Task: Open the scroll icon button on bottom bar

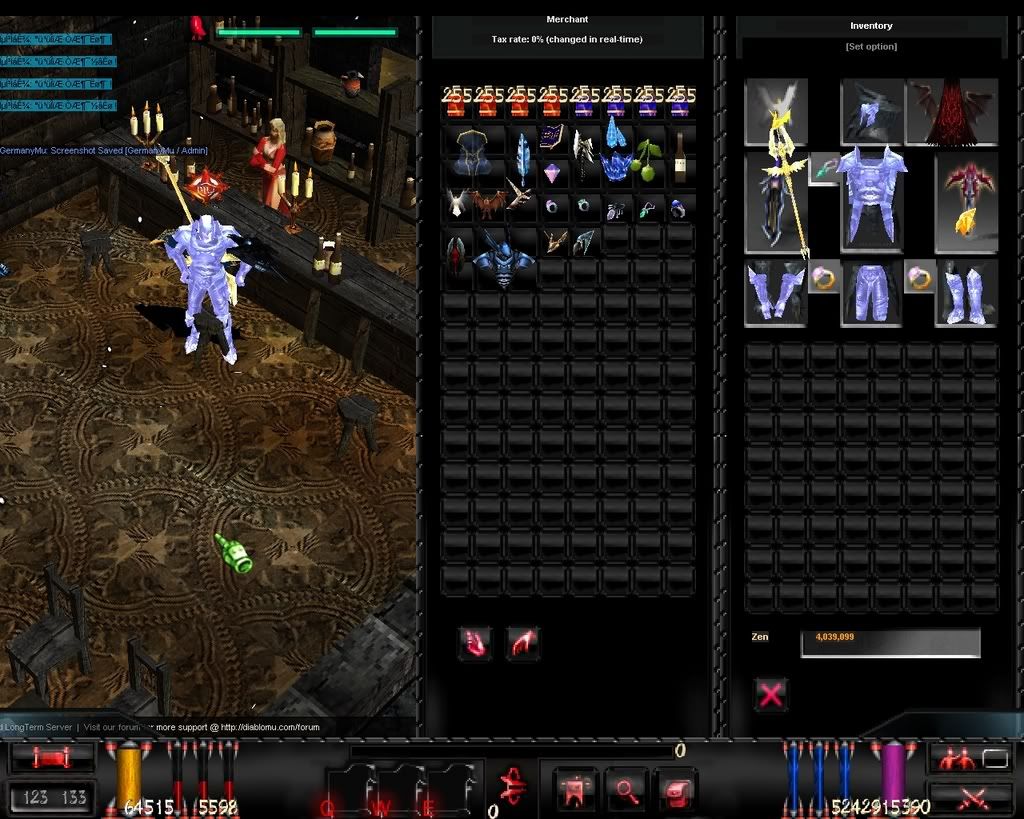Action: point(677,789)
